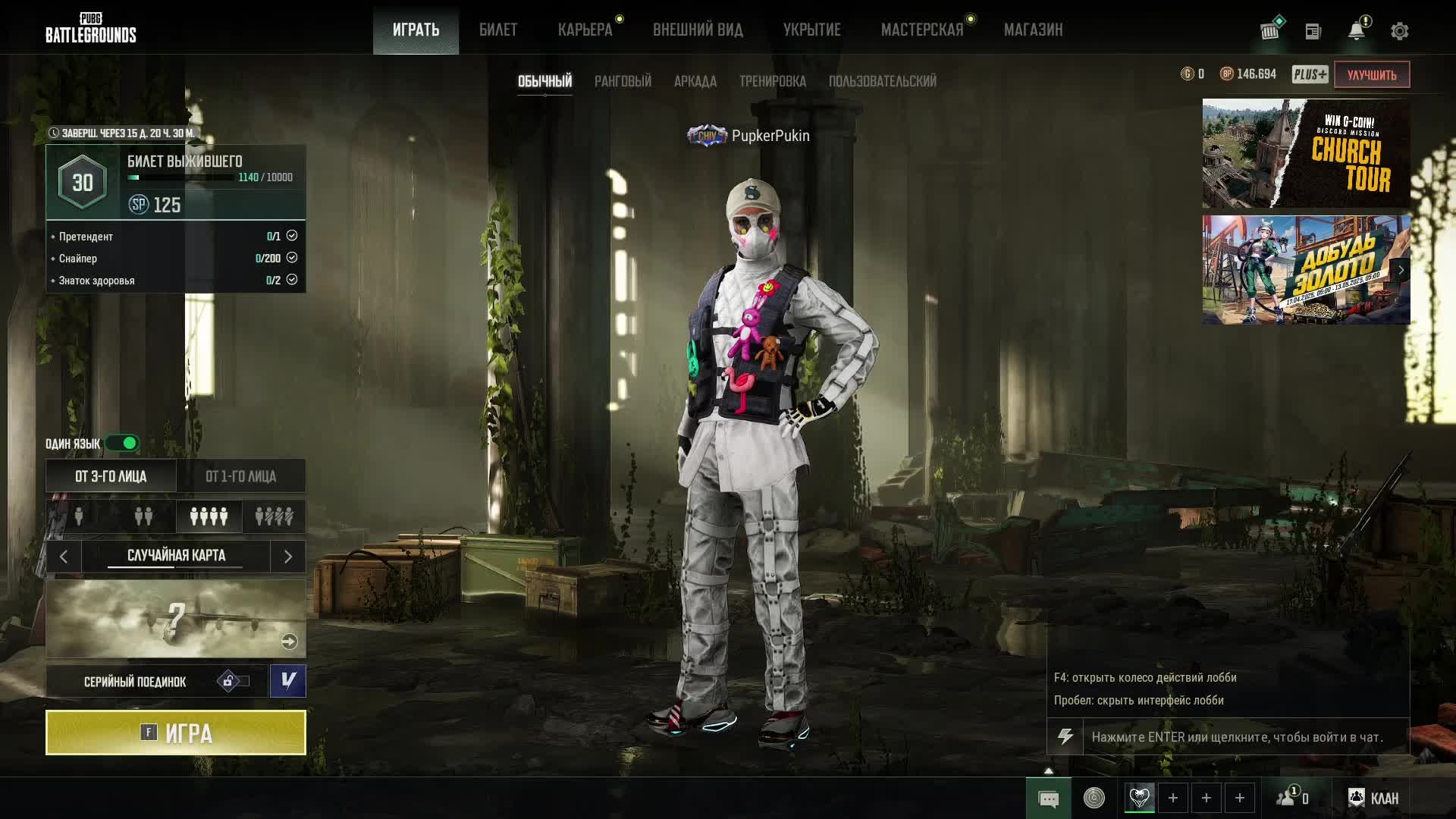Open the settings gear icon

1399,31
